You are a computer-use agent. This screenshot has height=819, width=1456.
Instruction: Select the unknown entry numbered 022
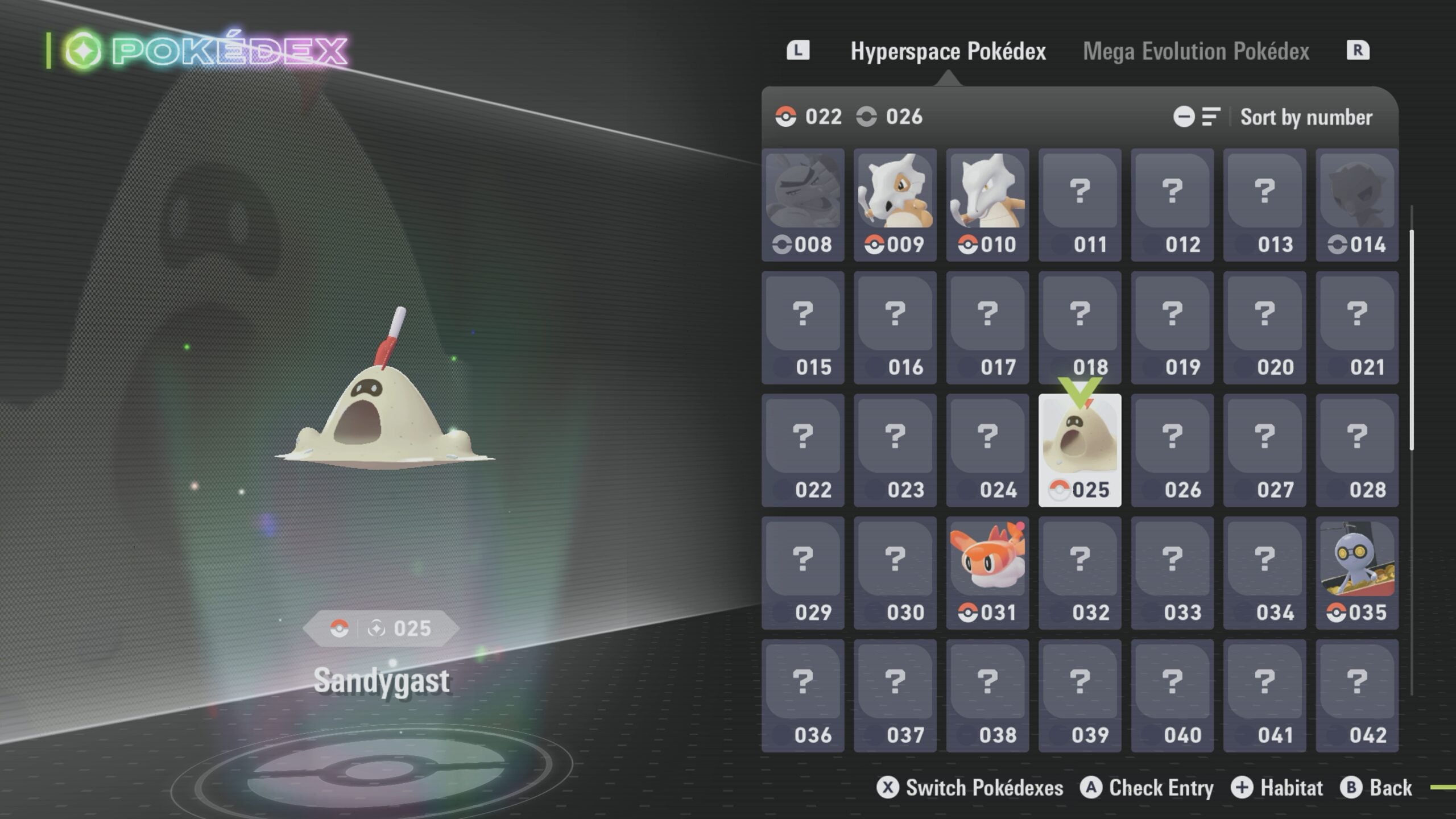pyautogui.click(x=803, y=450)
